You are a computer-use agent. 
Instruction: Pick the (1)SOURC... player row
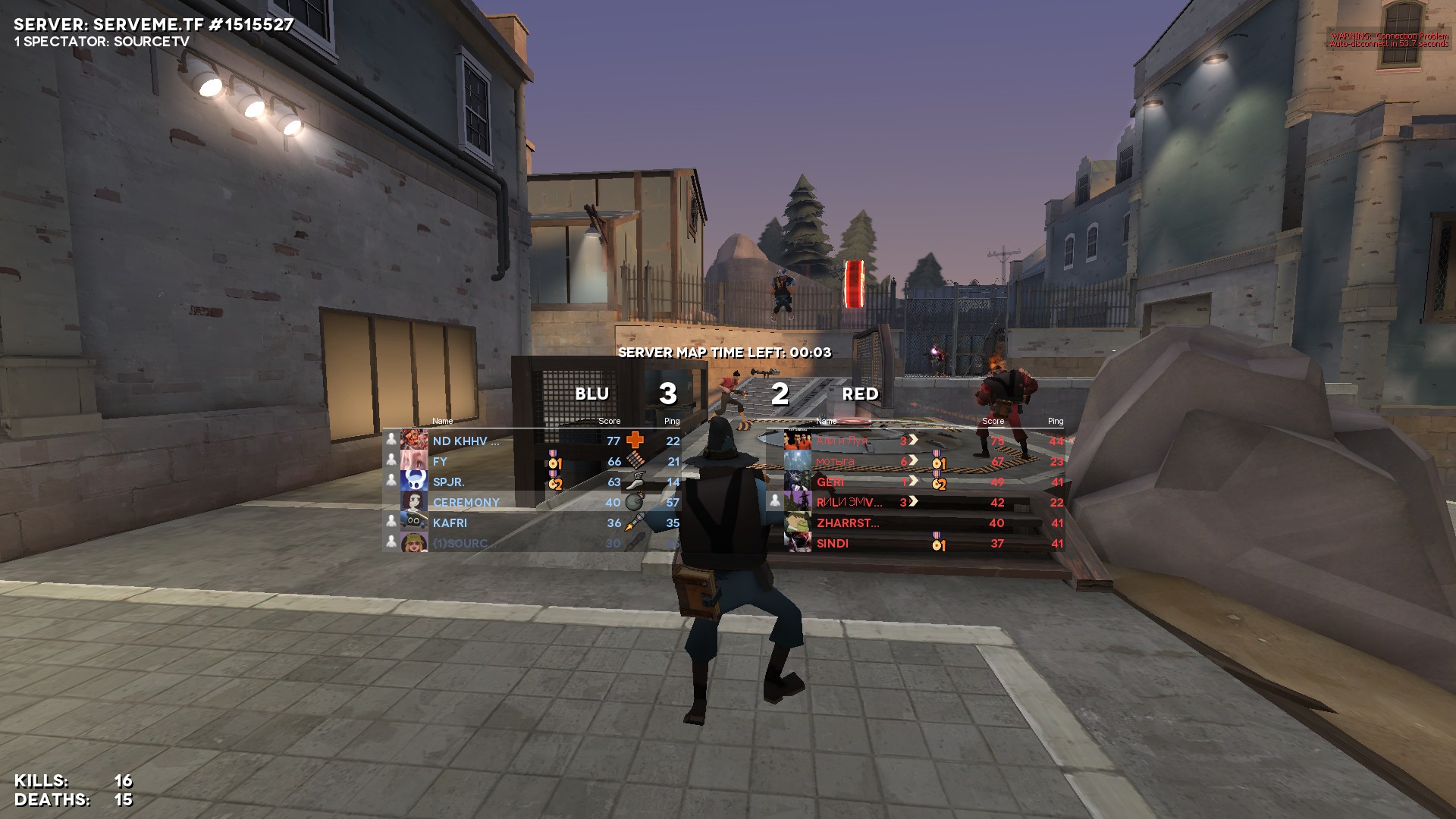point(465,543)
